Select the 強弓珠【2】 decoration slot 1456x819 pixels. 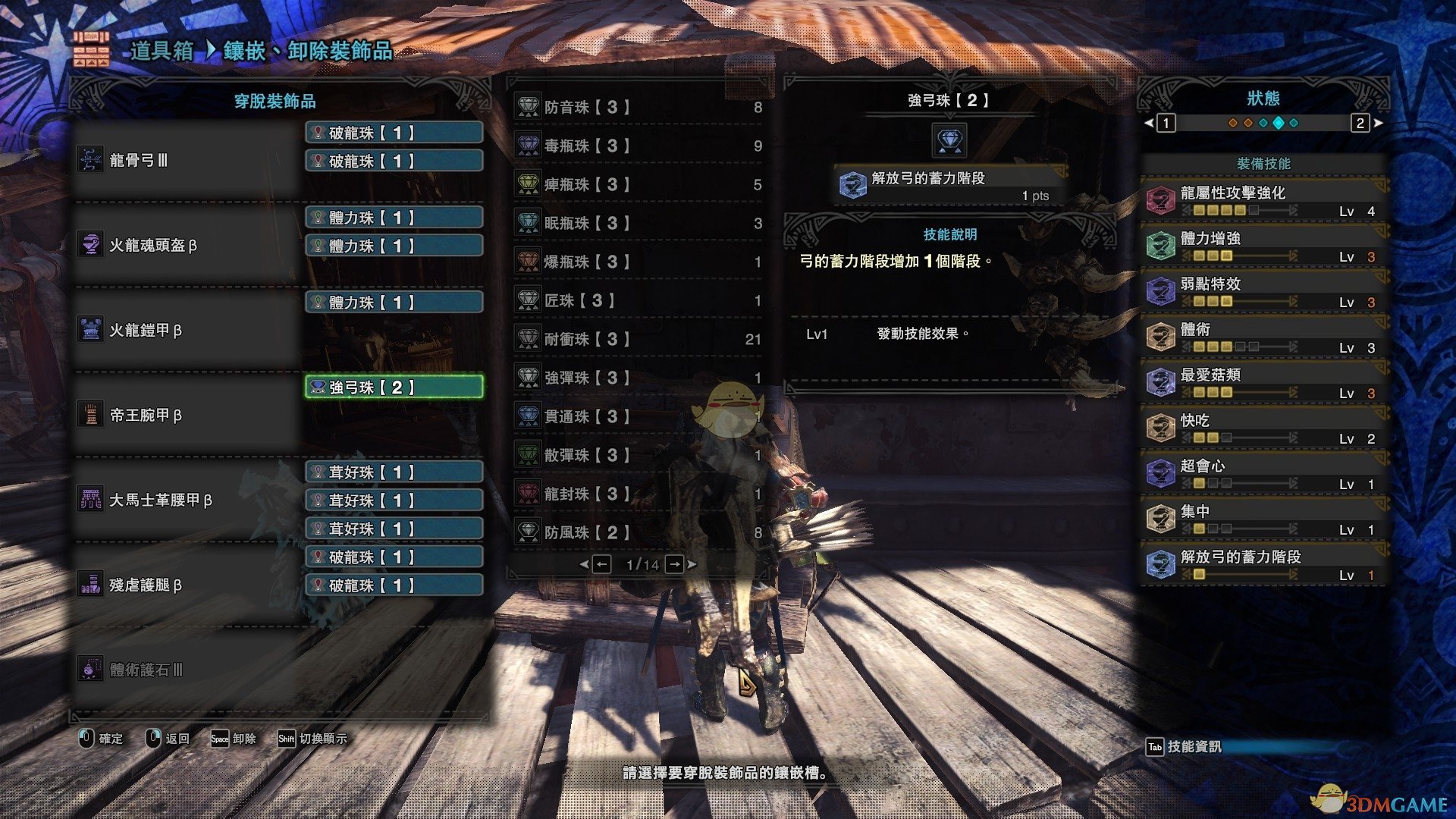394,388
